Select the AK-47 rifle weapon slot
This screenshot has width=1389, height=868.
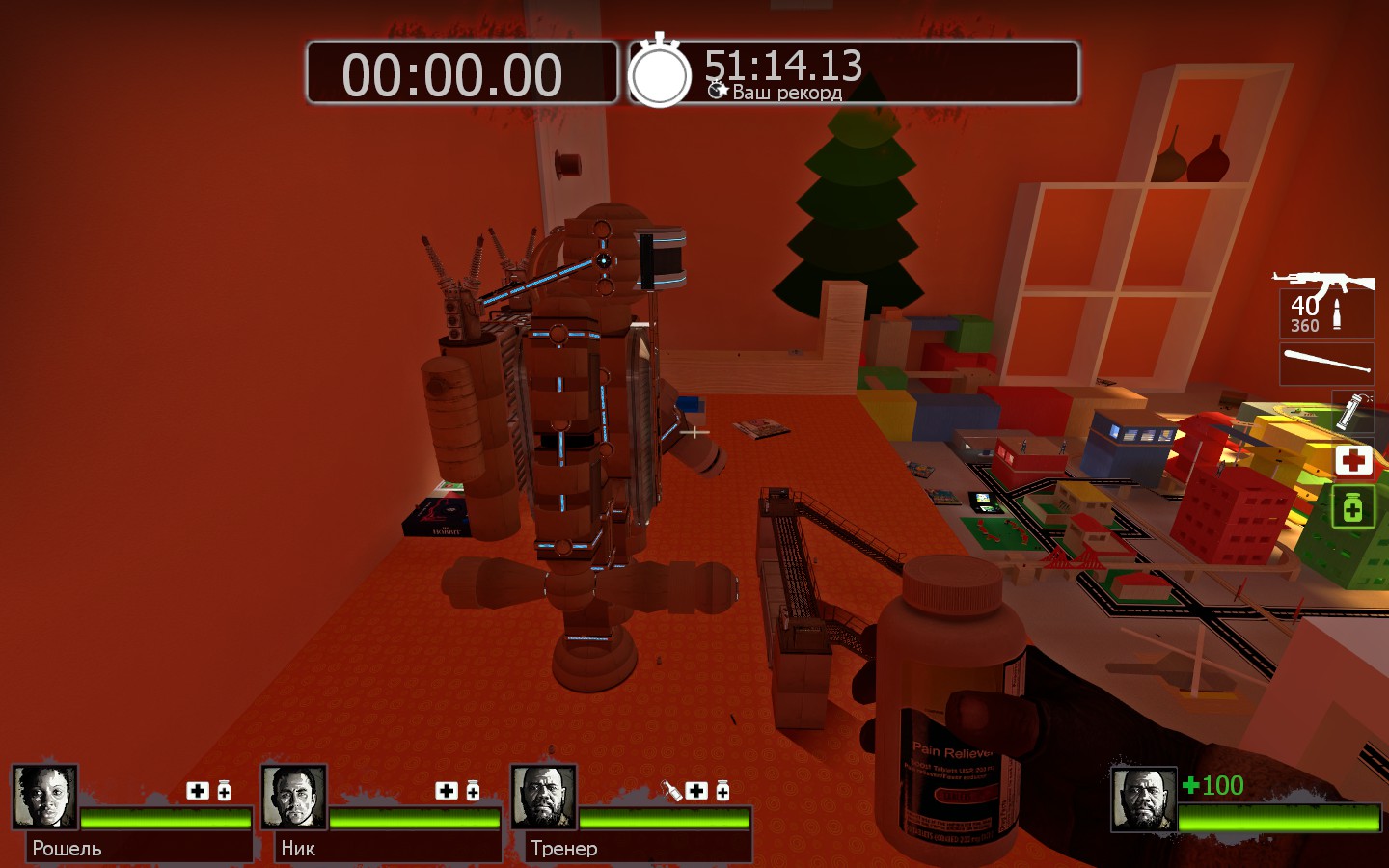pyautogui.click(x=1325, y=303)
